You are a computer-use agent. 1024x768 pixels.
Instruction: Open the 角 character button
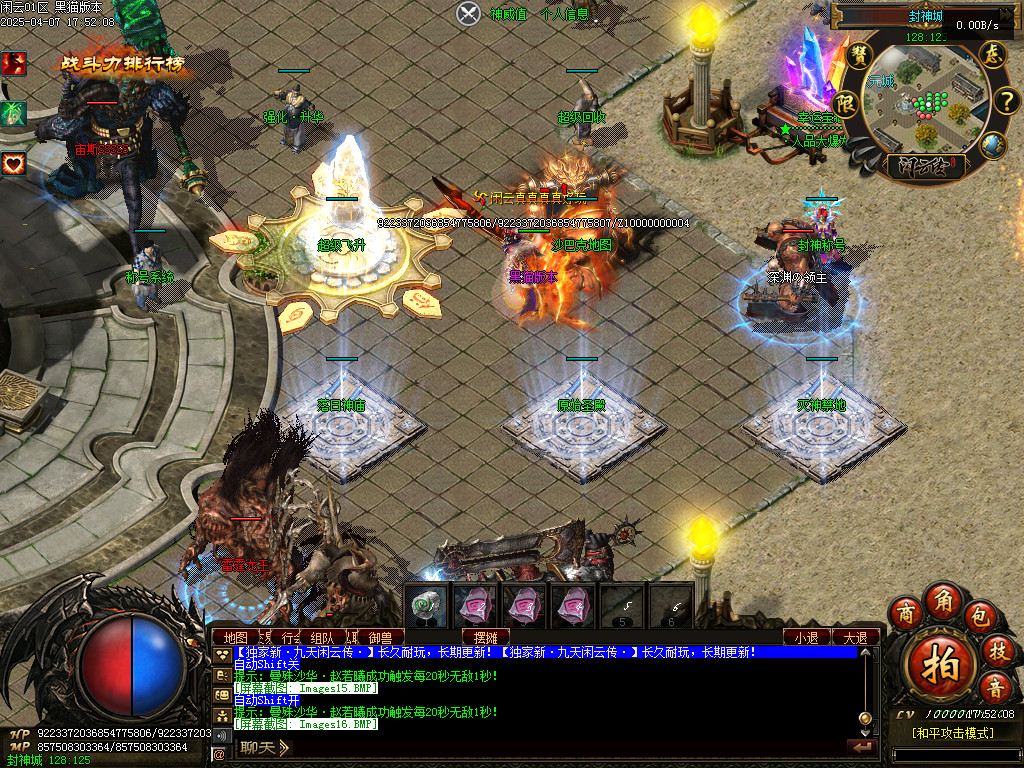click(942, 598)
